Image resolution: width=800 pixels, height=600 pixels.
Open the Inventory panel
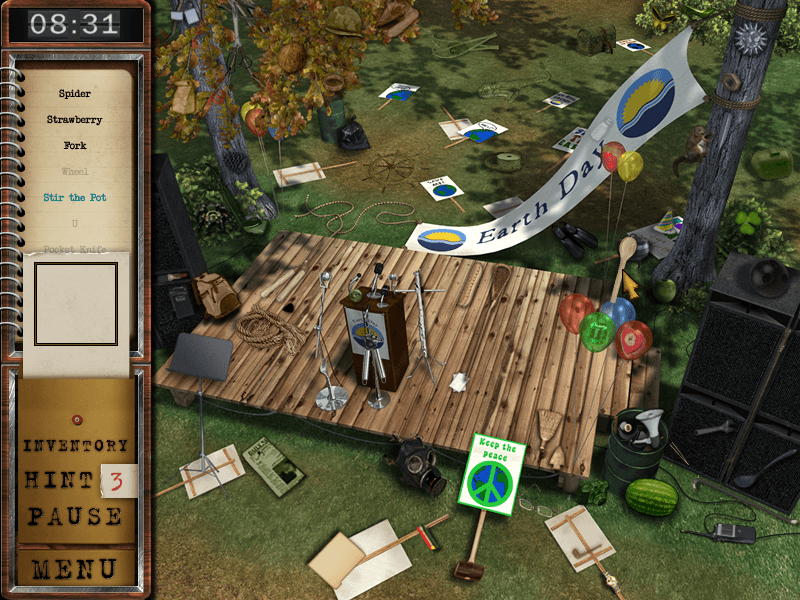[x=76, y=445]
